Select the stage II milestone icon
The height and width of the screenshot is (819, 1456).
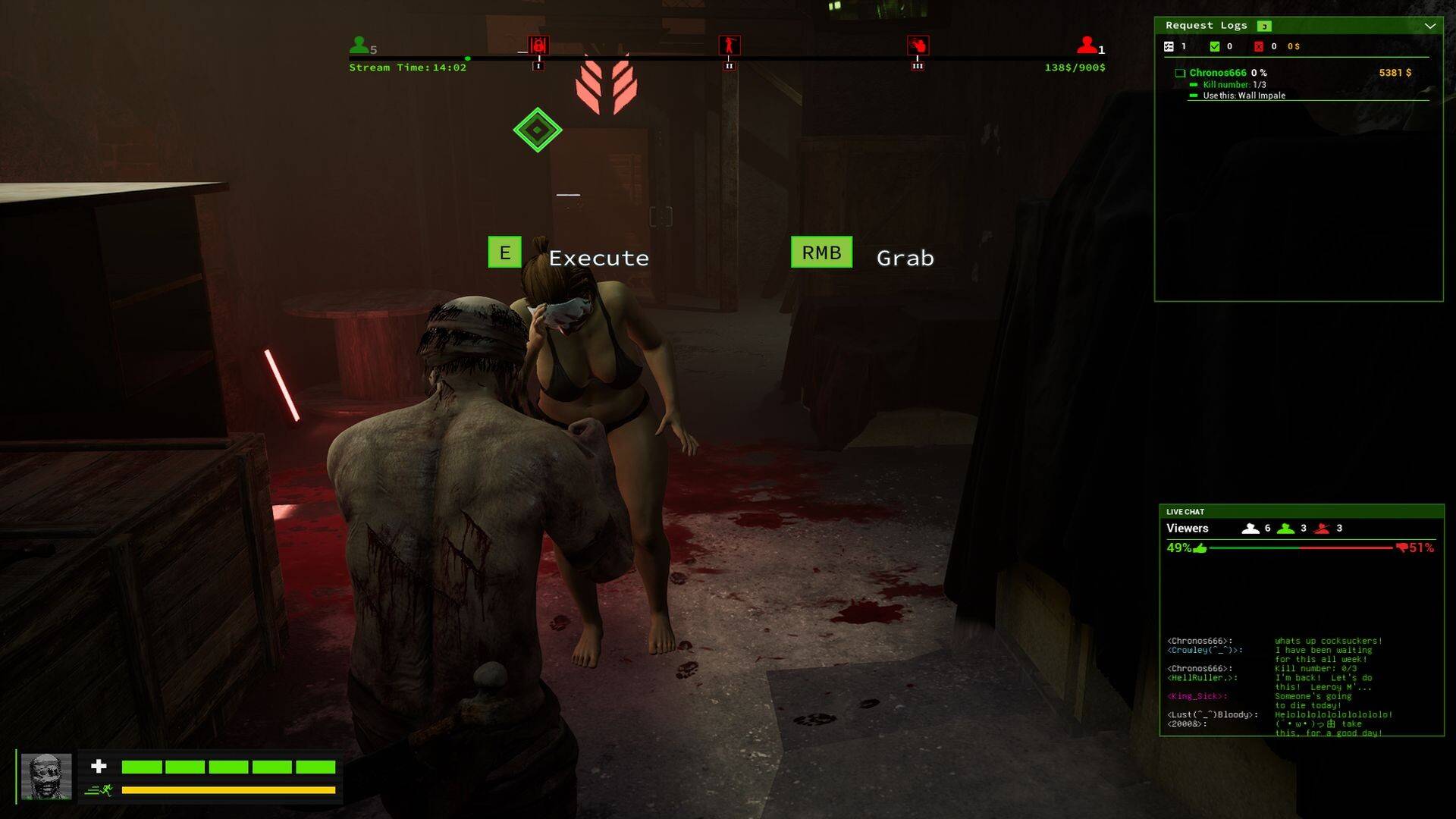point(729,45)
